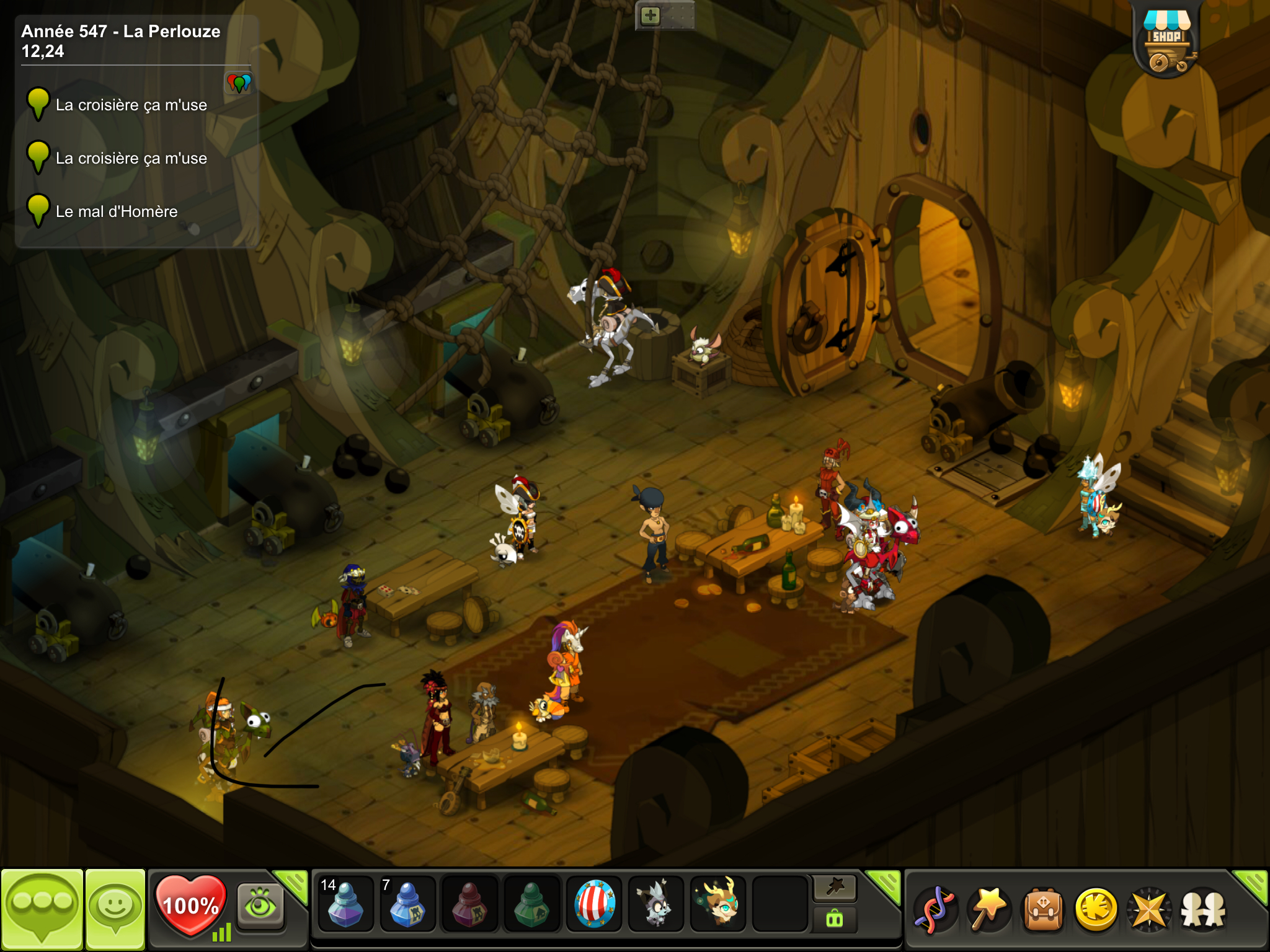Image resolution: width=1270 pixels, height=952 pixels.
Task: Open the brown backpack inventory
Action: click(1042, 910)
